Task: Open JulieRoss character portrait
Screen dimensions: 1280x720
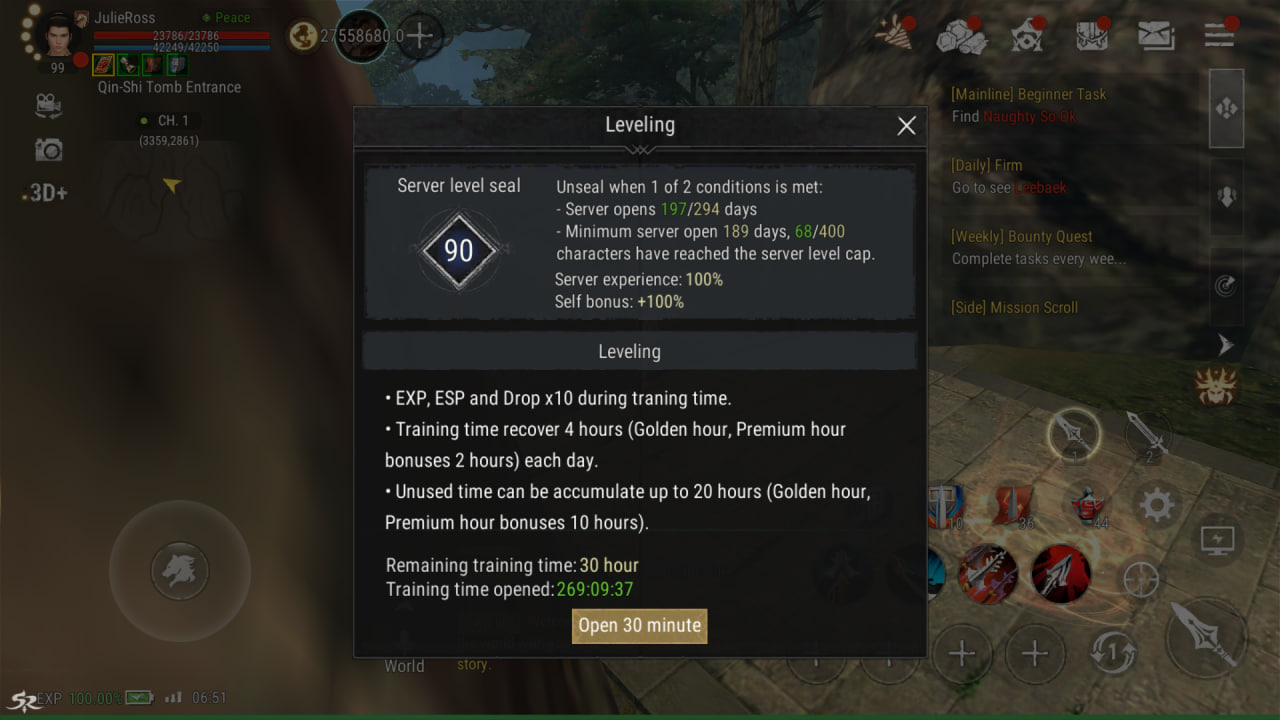Action: (58, 36)
